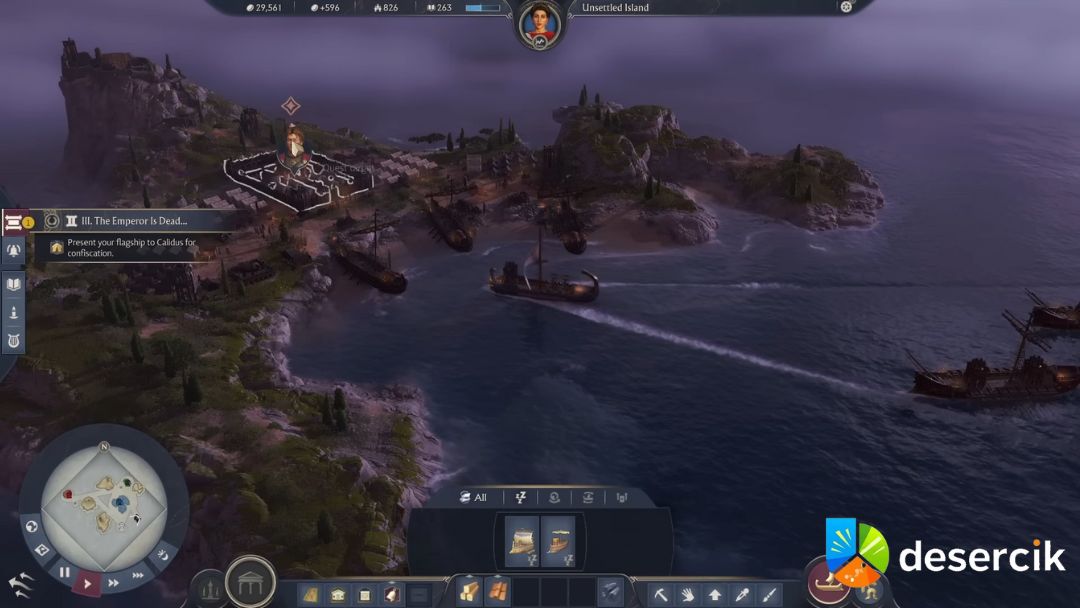Viewport: 1080px width, 608px height.
Task: Switch to double fast-forward speed
Action: [113, 582]
